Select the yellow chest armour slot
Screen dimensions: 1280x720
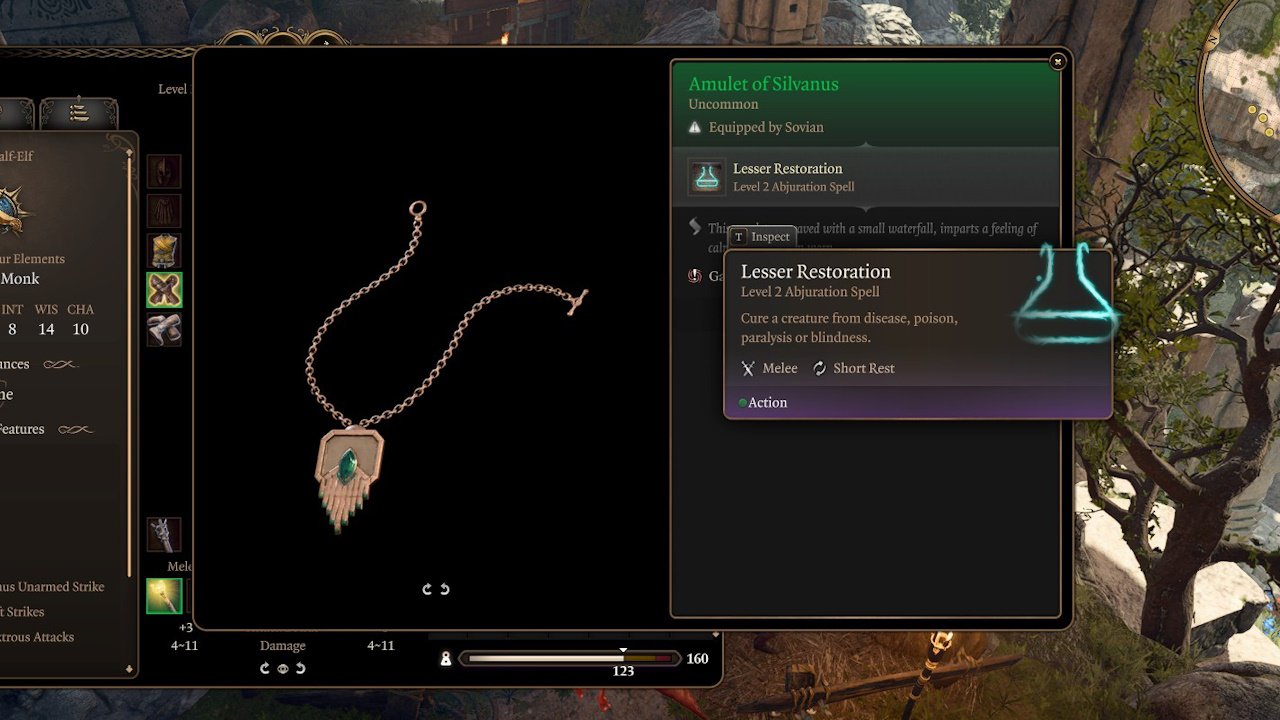[x=164, y=251]
